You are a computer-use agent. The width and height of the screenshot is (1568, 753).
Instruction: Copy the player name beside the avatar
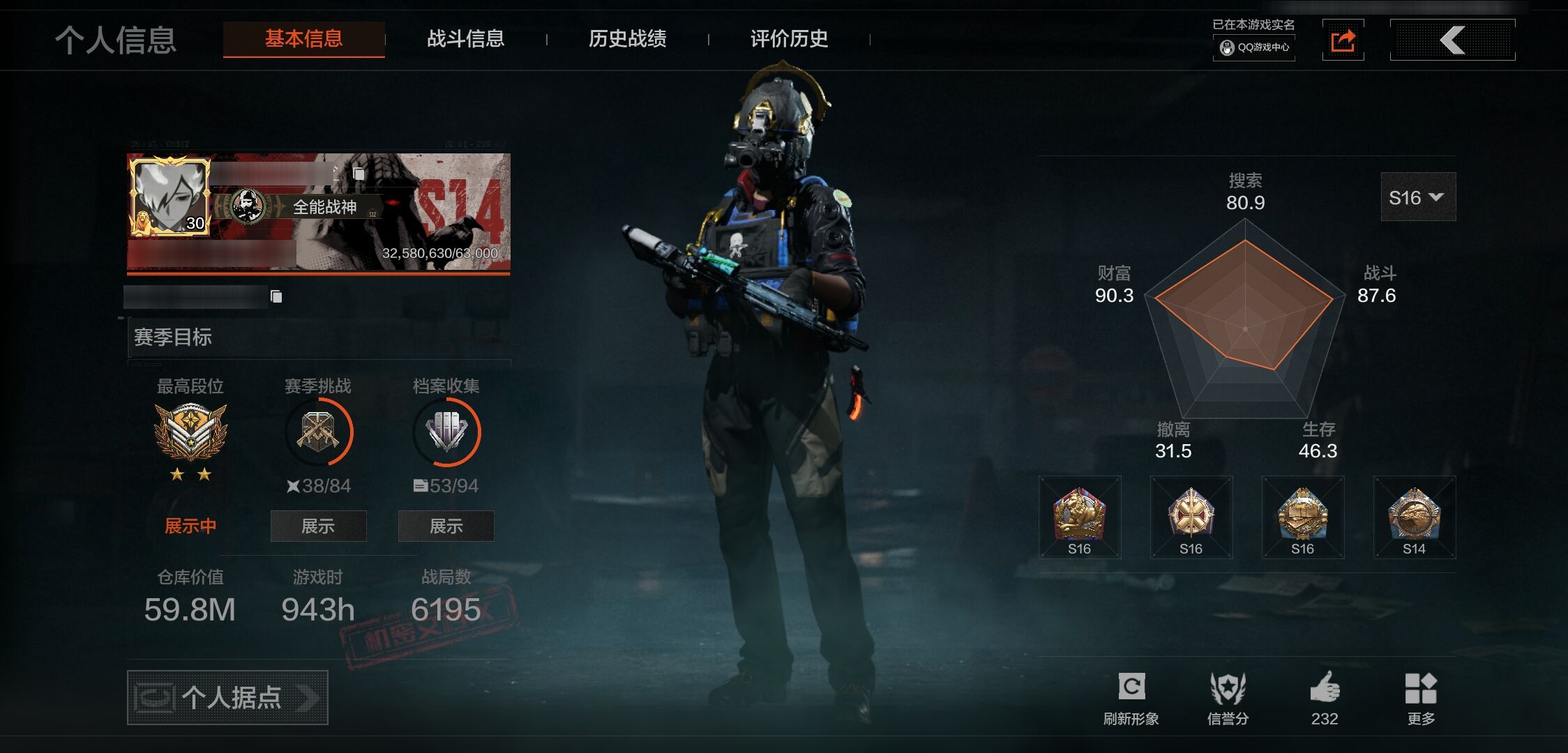[359, 174]
